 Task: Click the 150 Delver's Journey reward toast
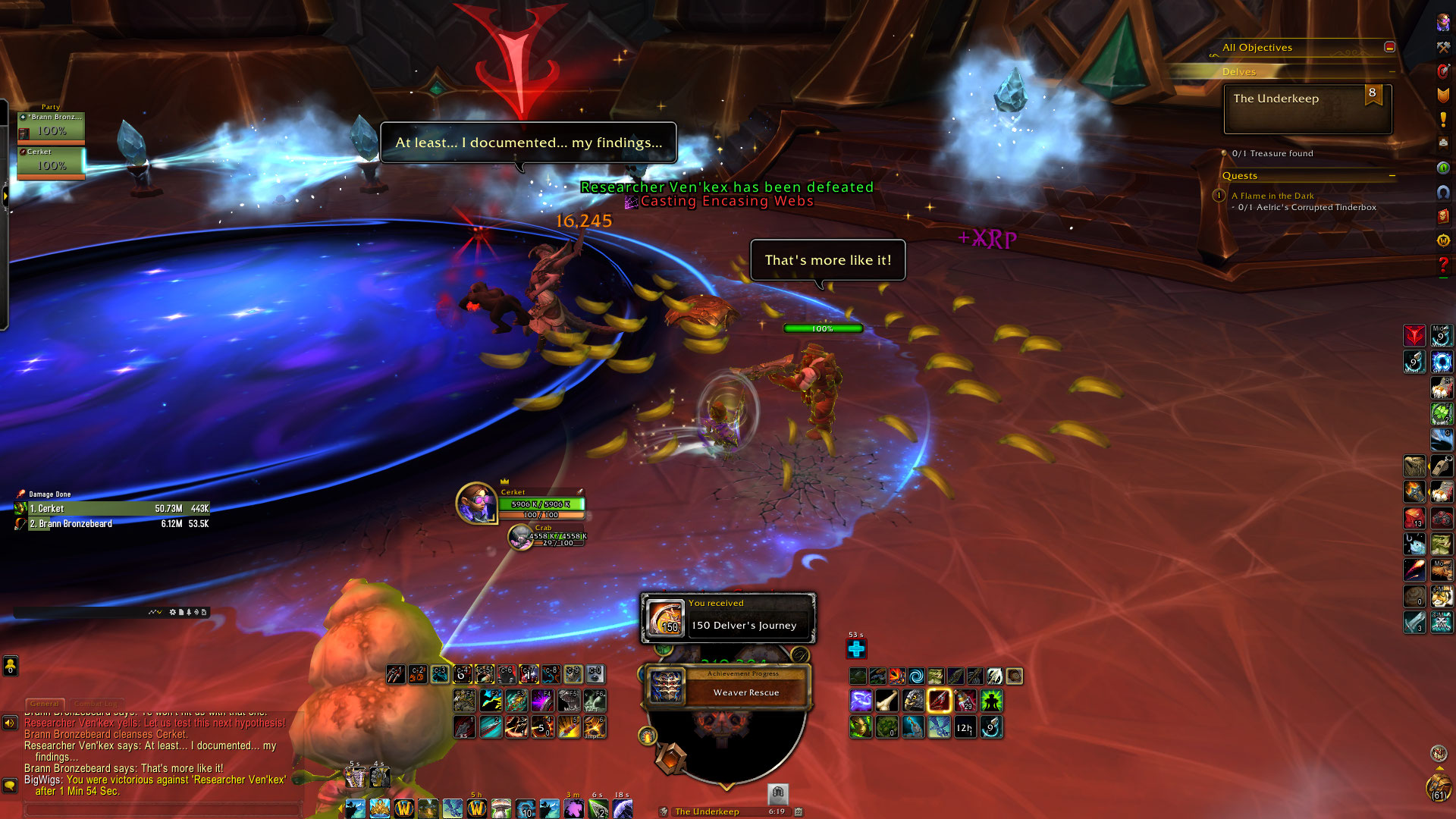coord(728,618)
